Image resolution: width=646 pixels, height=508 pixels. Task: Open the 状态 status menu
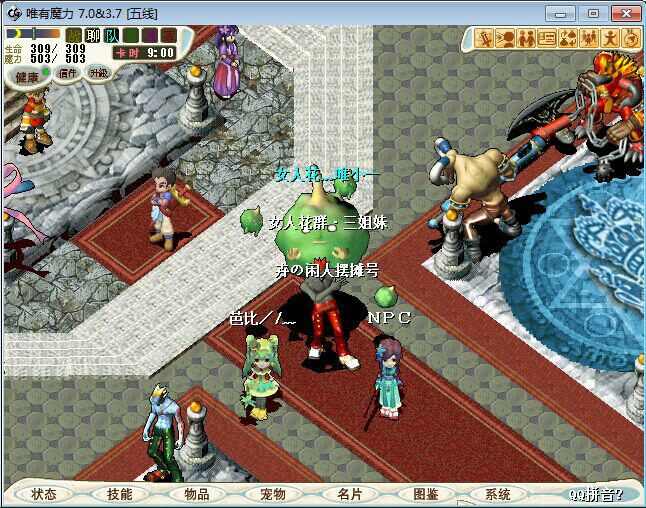point(43,494)
